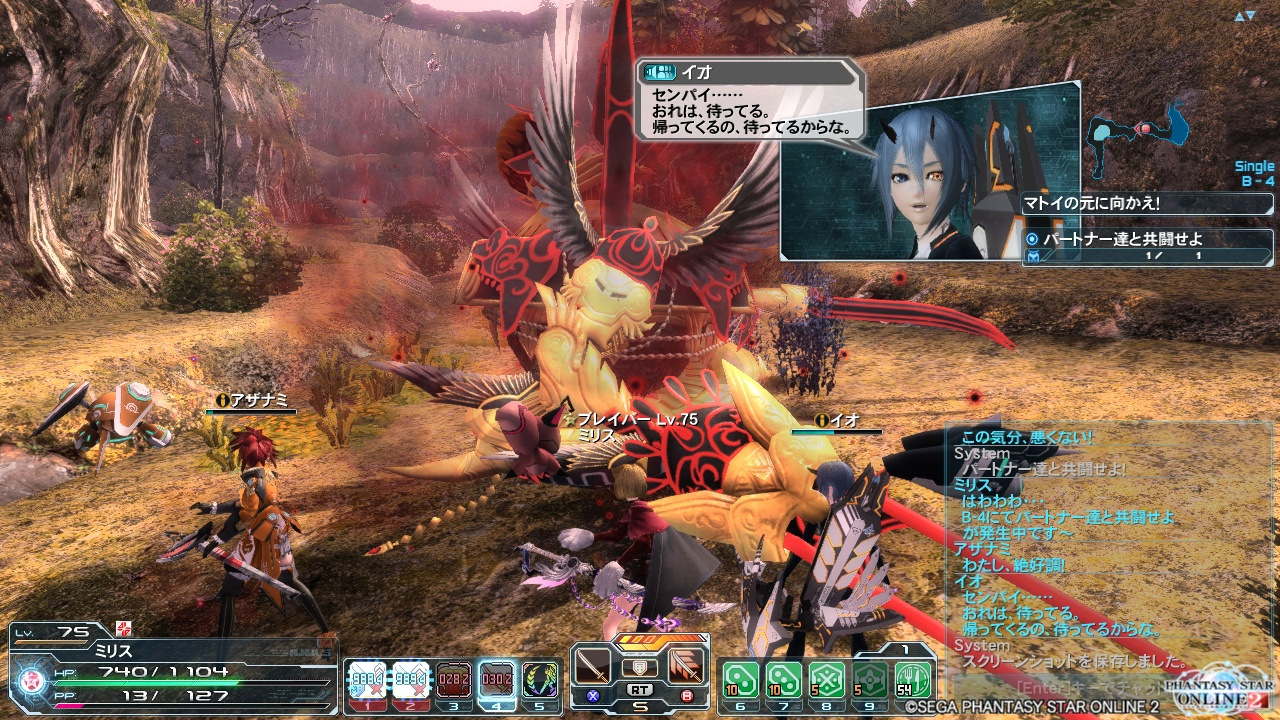
Task: Activate subpalette slot 2 skill
Action: [410, 681]
